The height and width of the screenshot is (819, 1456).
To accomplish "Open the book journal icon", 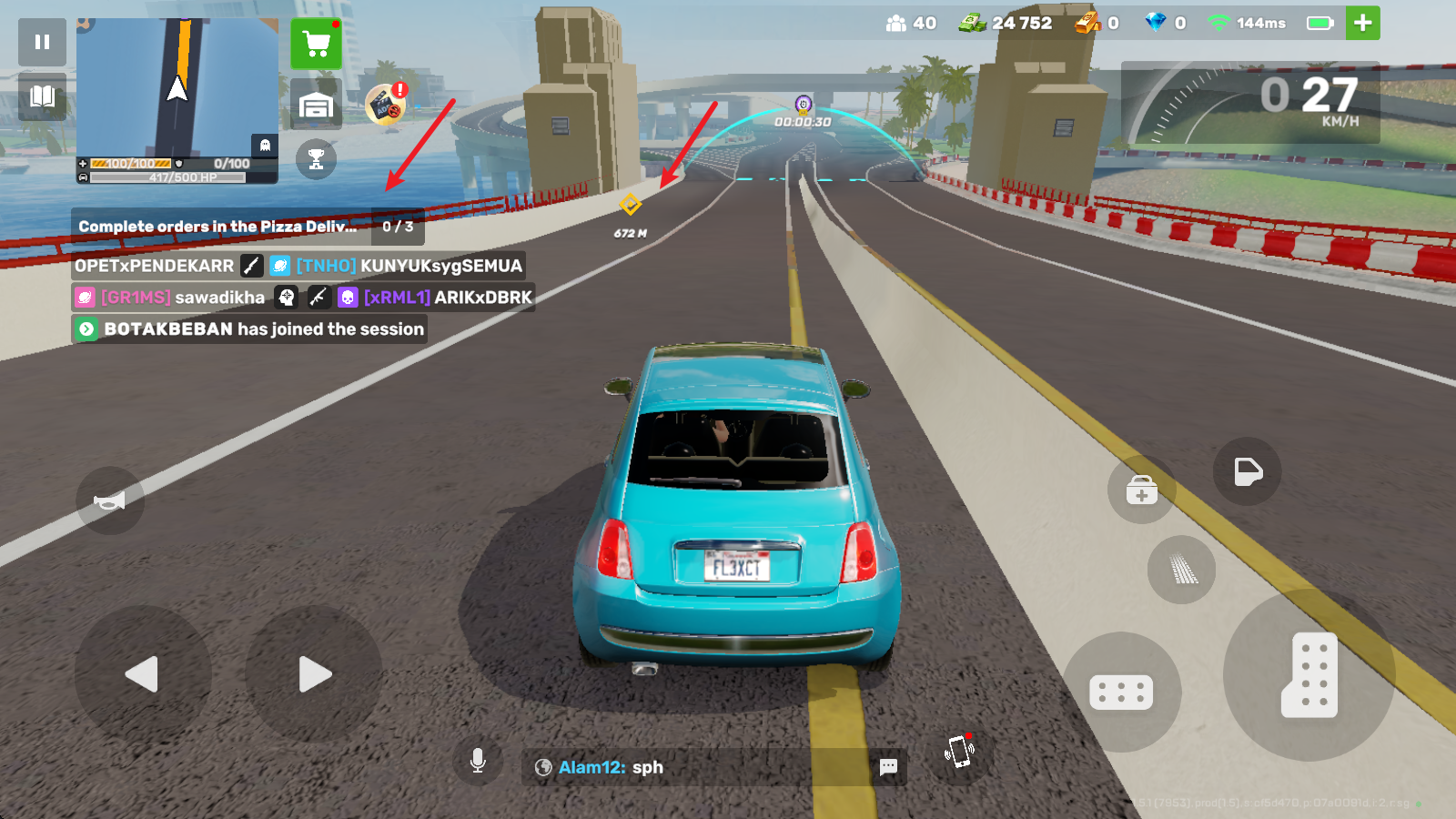I will [x=42, y=96].
